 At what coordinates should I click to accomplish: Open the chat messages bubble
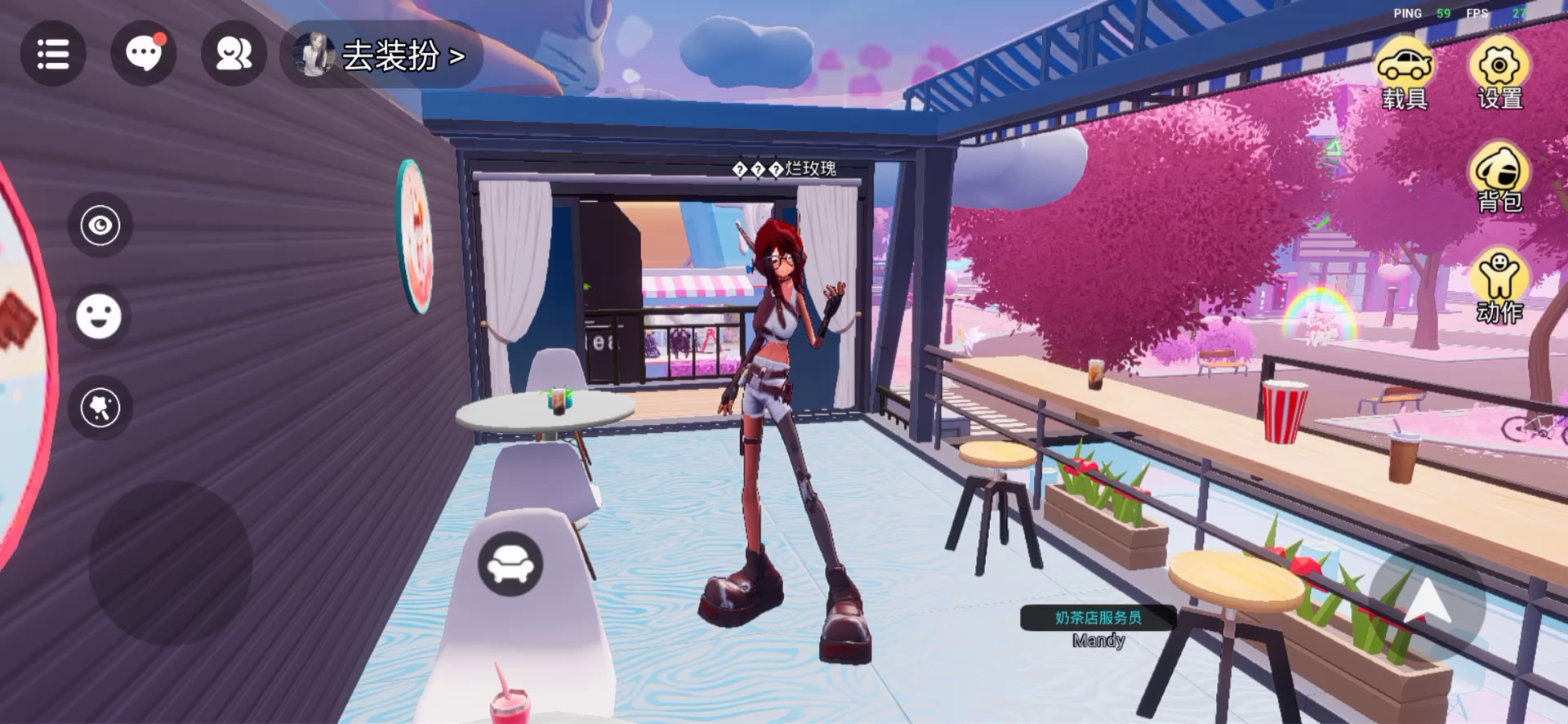tap(144, 54)
